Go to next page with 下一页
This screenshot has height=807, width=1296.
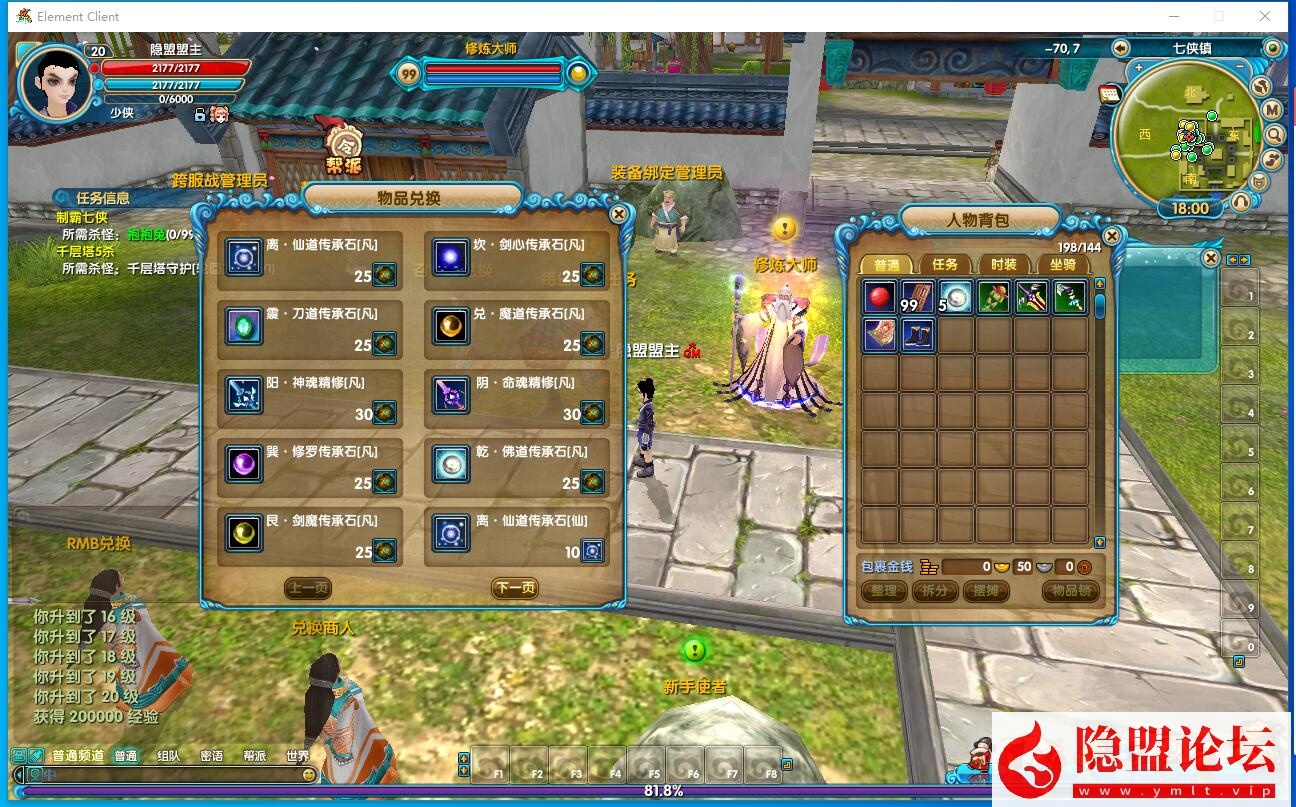tap(514, 588)
